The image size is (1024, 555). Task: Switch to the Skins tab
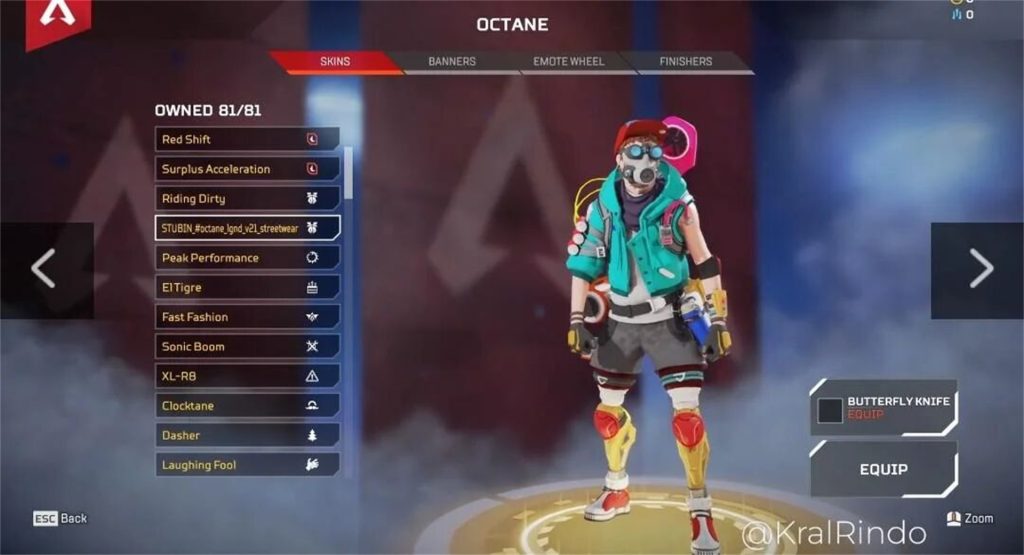tap(335, 62)
